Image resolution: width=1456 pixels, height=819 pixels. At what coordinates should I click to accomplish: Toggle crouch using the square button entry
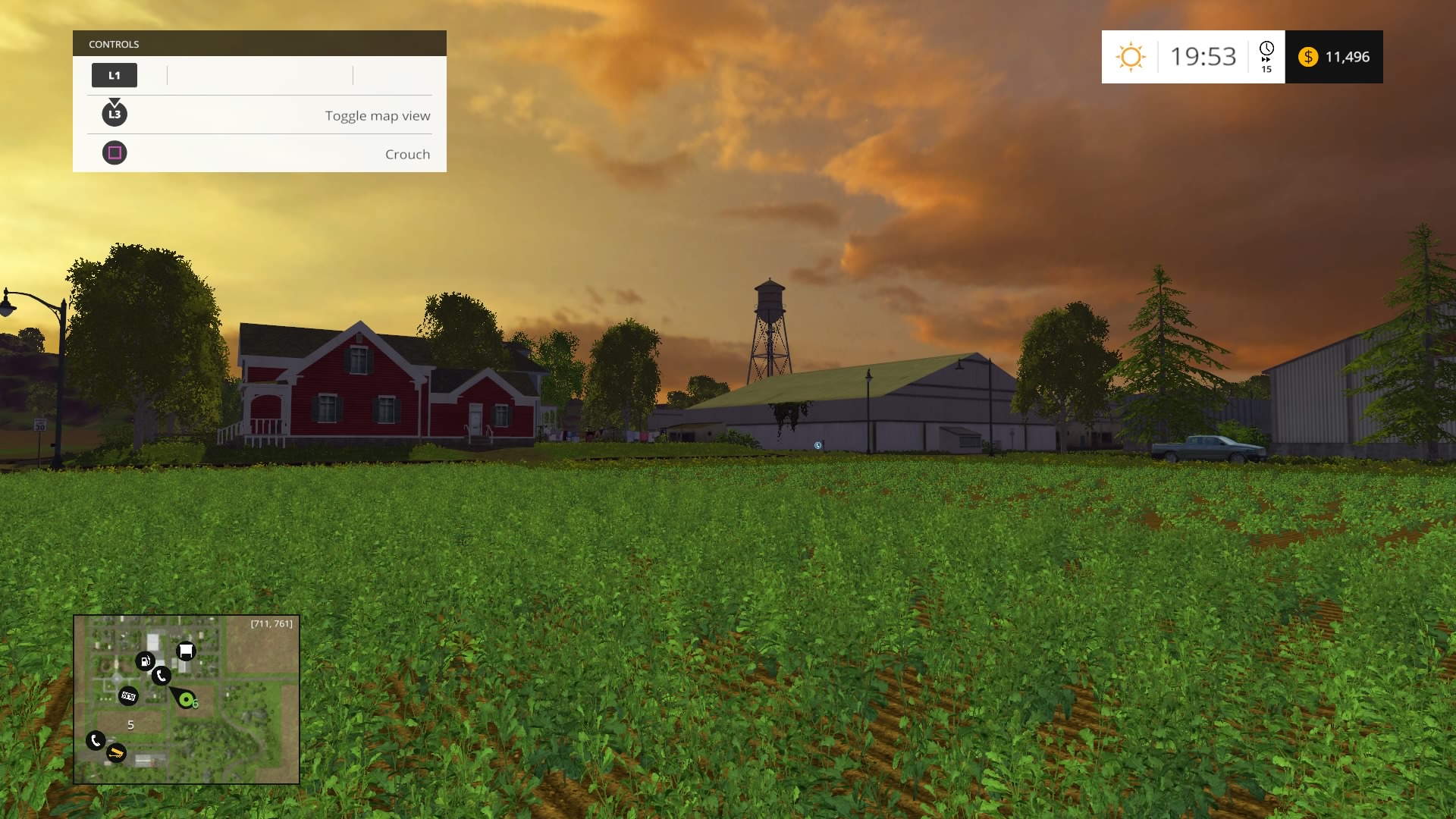(115, 153)
